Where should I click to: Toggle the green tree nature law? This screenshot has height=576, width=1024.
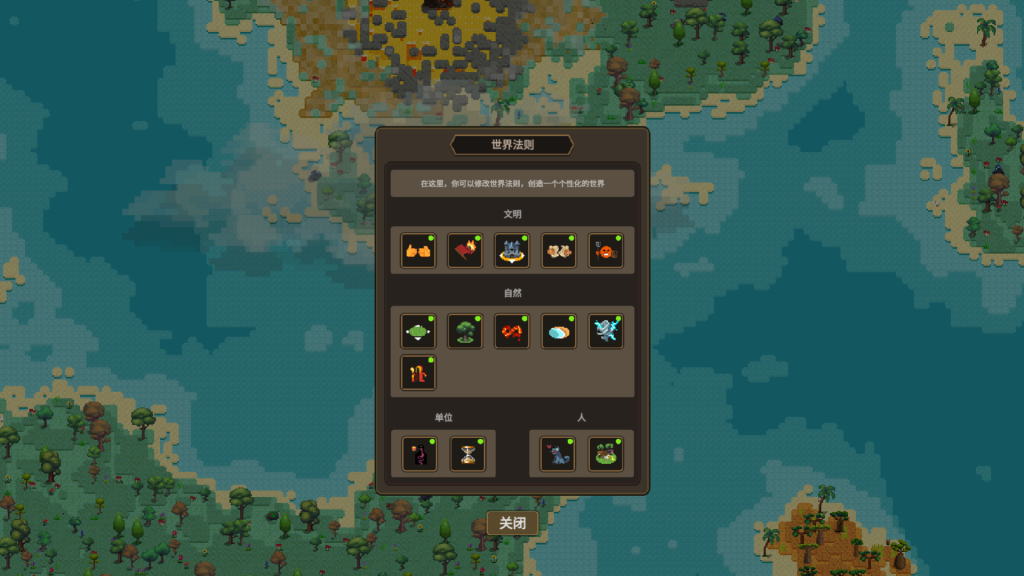tap(465, 331)
